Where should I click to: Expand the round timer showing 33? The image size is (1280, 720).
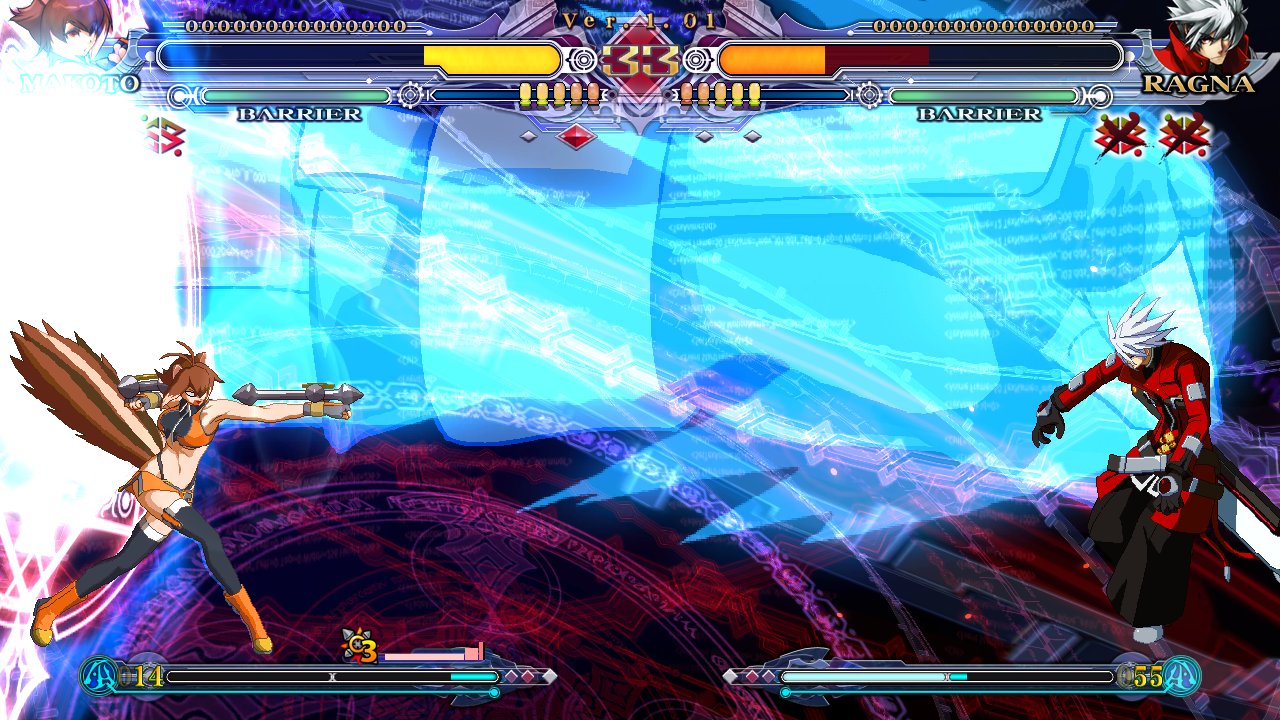coord(640,60)
